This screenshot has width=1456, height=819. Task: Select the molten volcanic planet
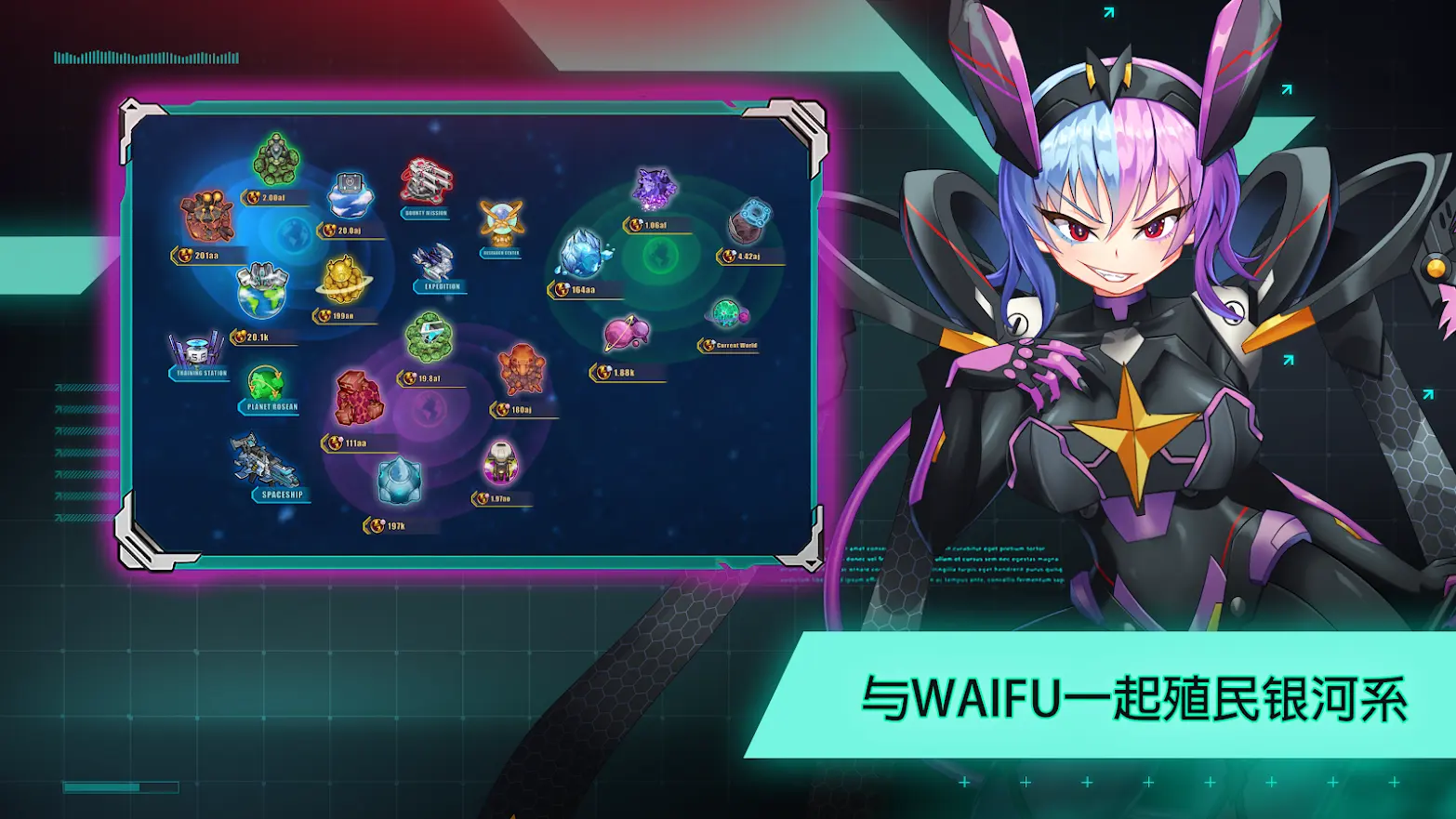pyautogui.click(x=206, y=218)
